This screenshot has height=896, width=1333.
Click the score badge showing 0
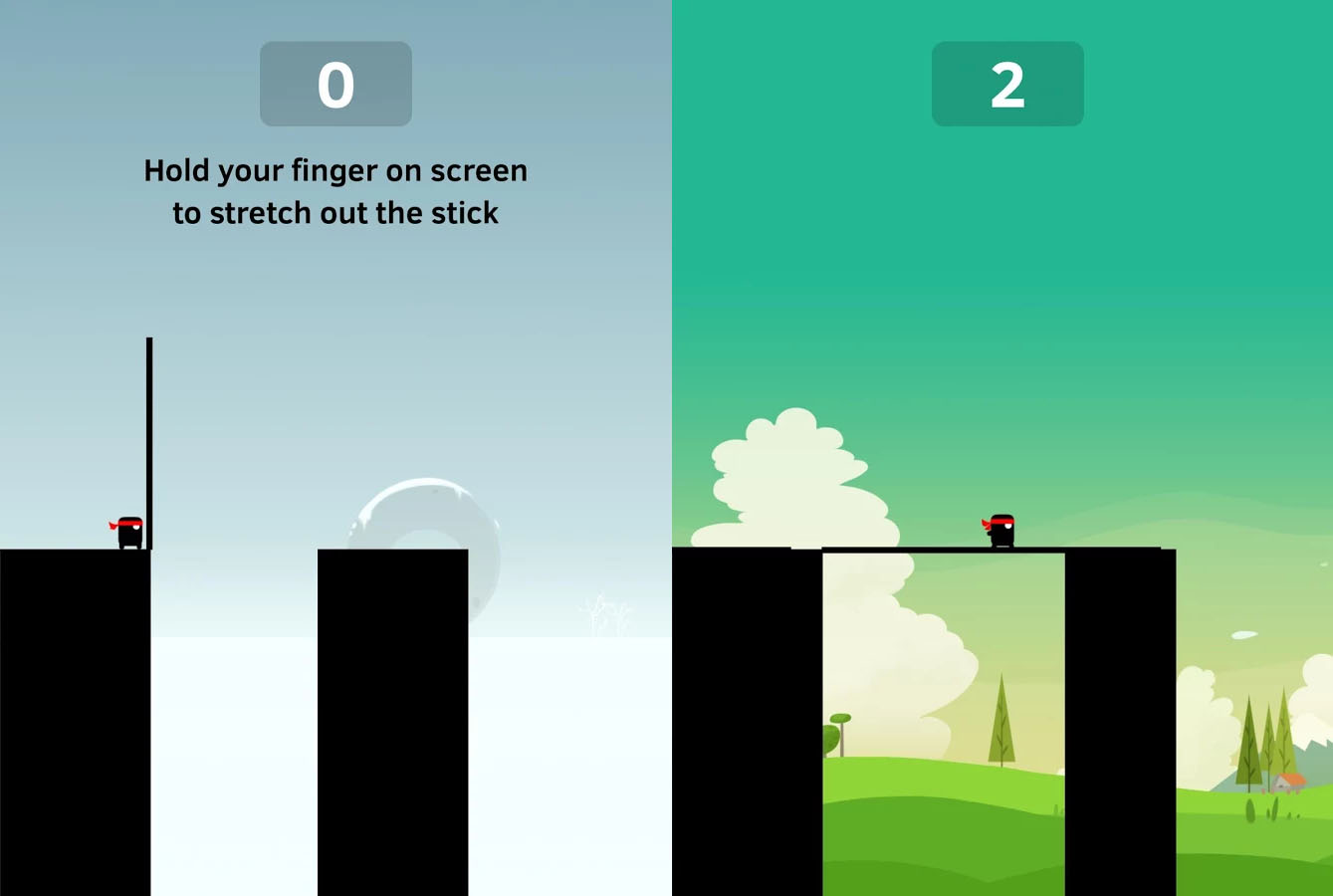coord(335,84)
